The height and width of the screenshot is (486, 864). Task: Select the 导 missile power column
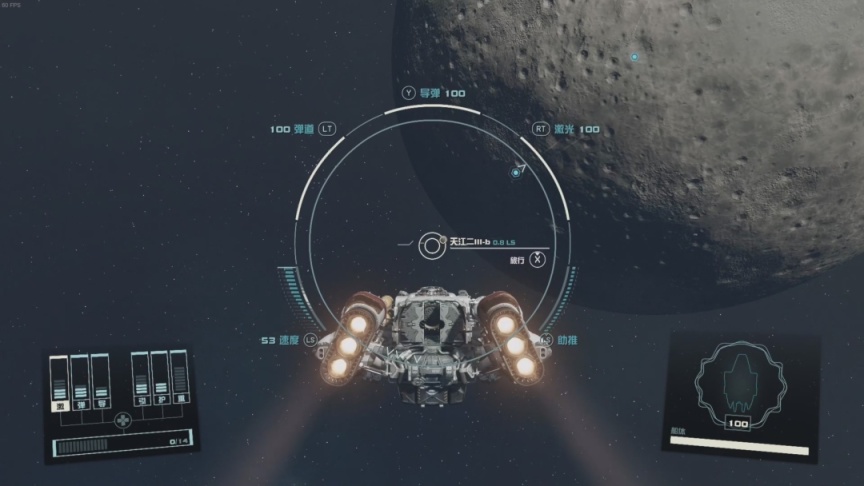[100, 381]
